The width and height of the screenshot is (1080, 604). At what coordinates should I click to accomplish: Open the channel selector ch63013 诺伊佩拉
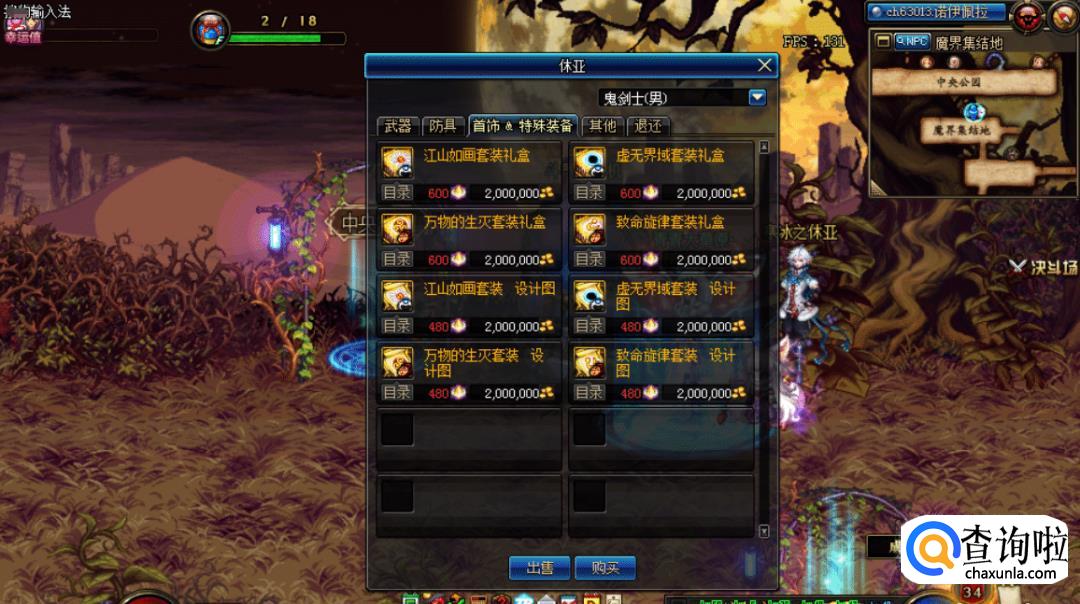pyautogui.click(x=936, y=12)
